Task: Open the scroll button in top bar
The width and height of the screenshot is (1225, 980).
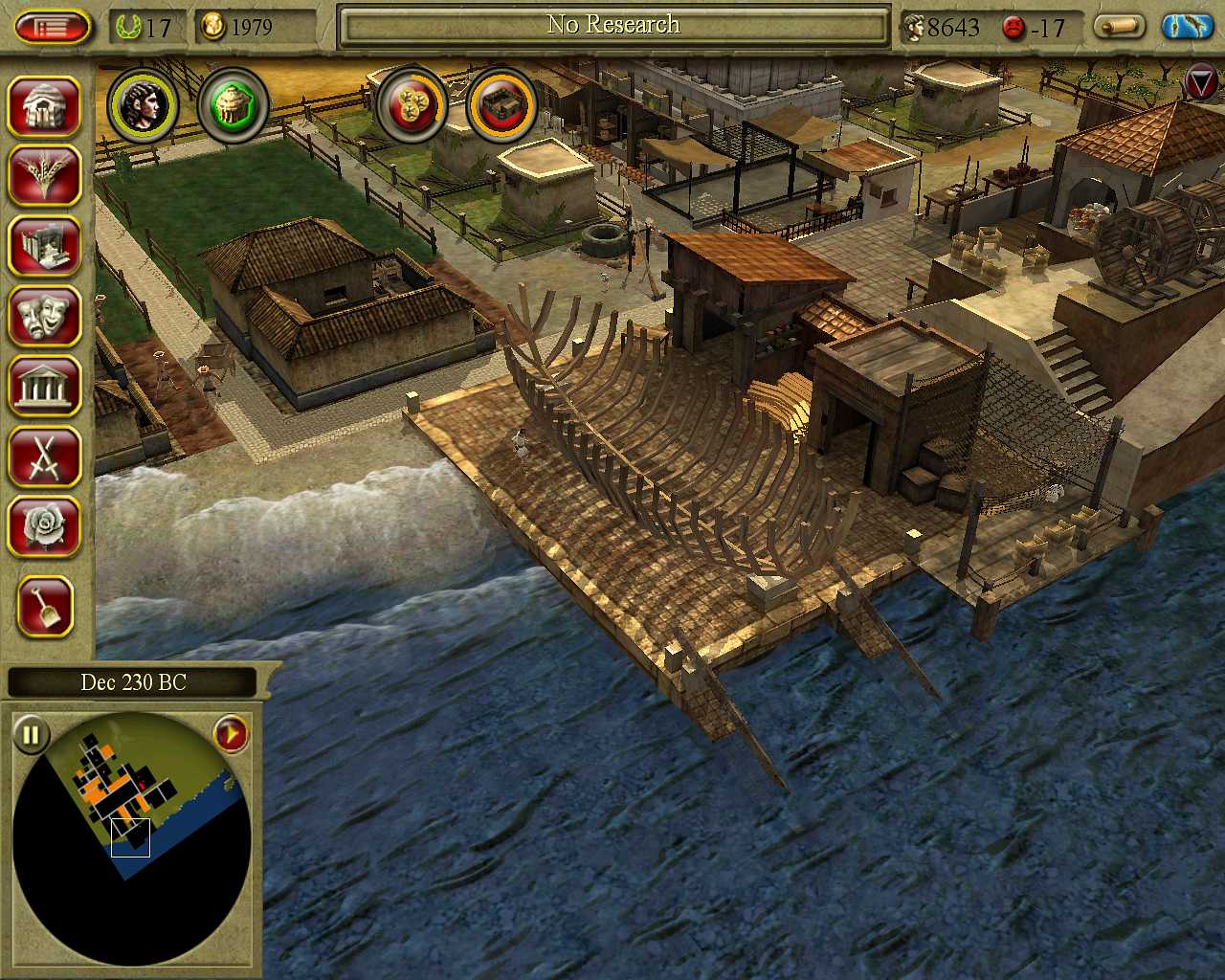Action: [1120, 26]
